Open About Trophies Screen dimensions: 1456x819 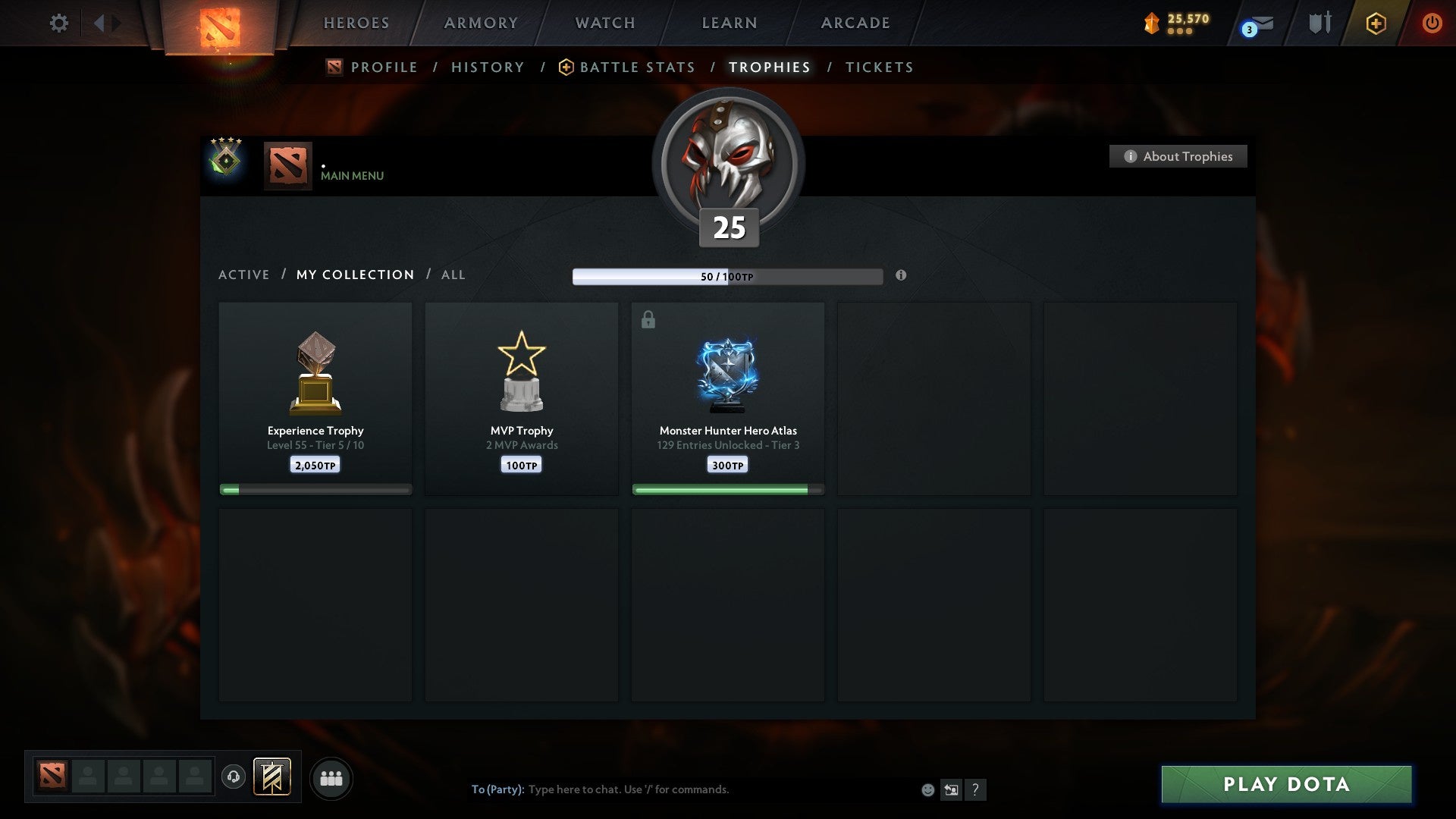1178,156
